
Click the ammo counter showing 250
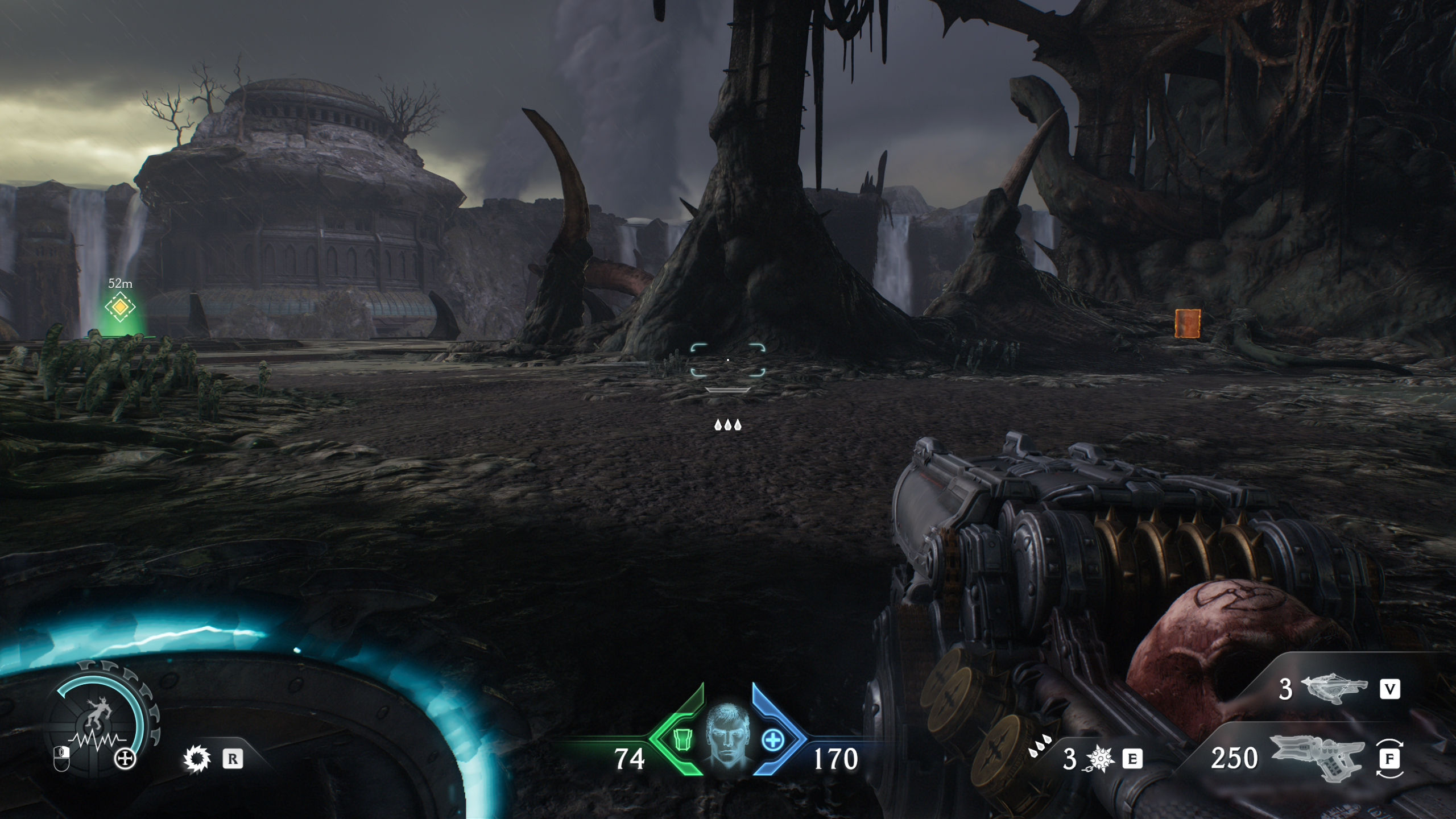[x=1234, y=759]
